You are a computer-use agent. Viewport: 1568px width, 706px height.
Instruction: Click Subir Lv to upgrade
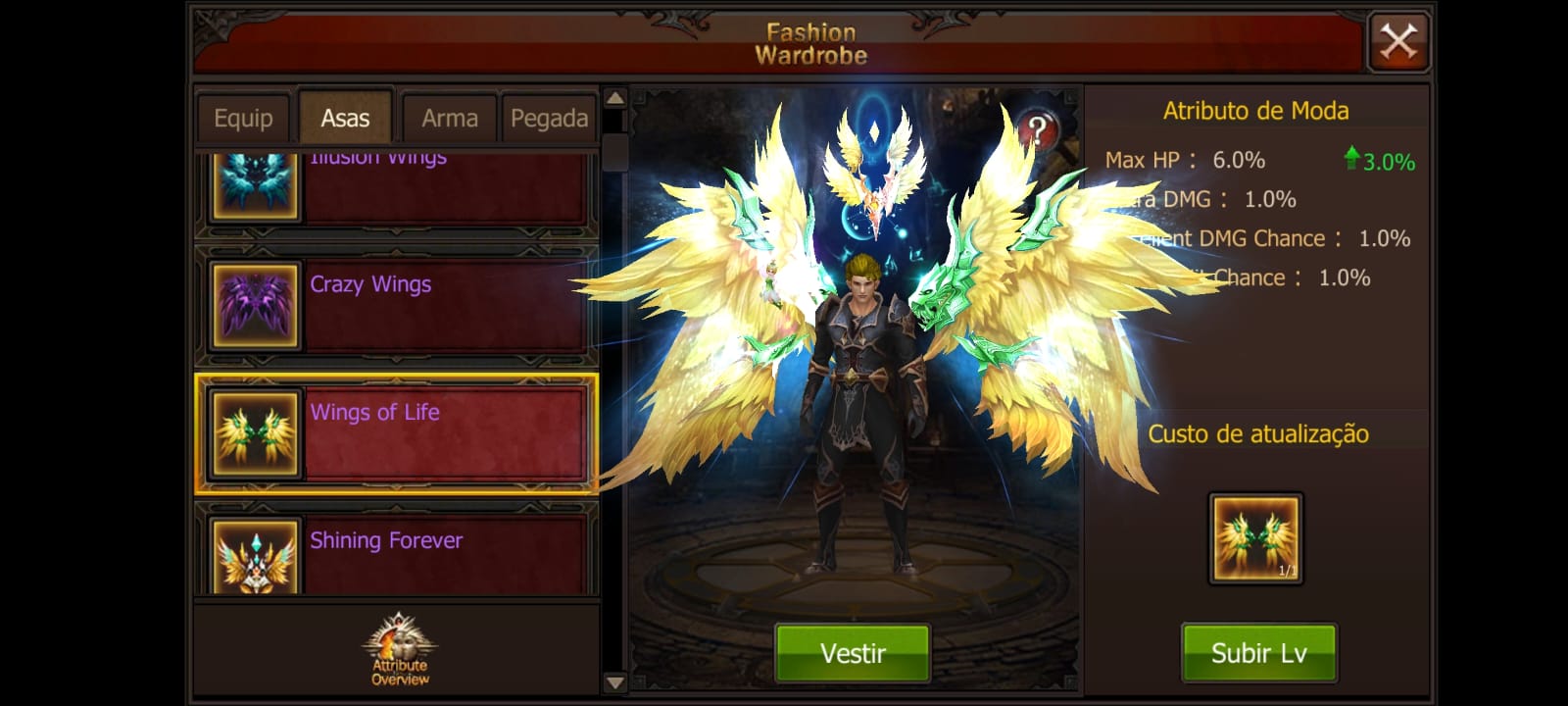[x=1258, y=653]
